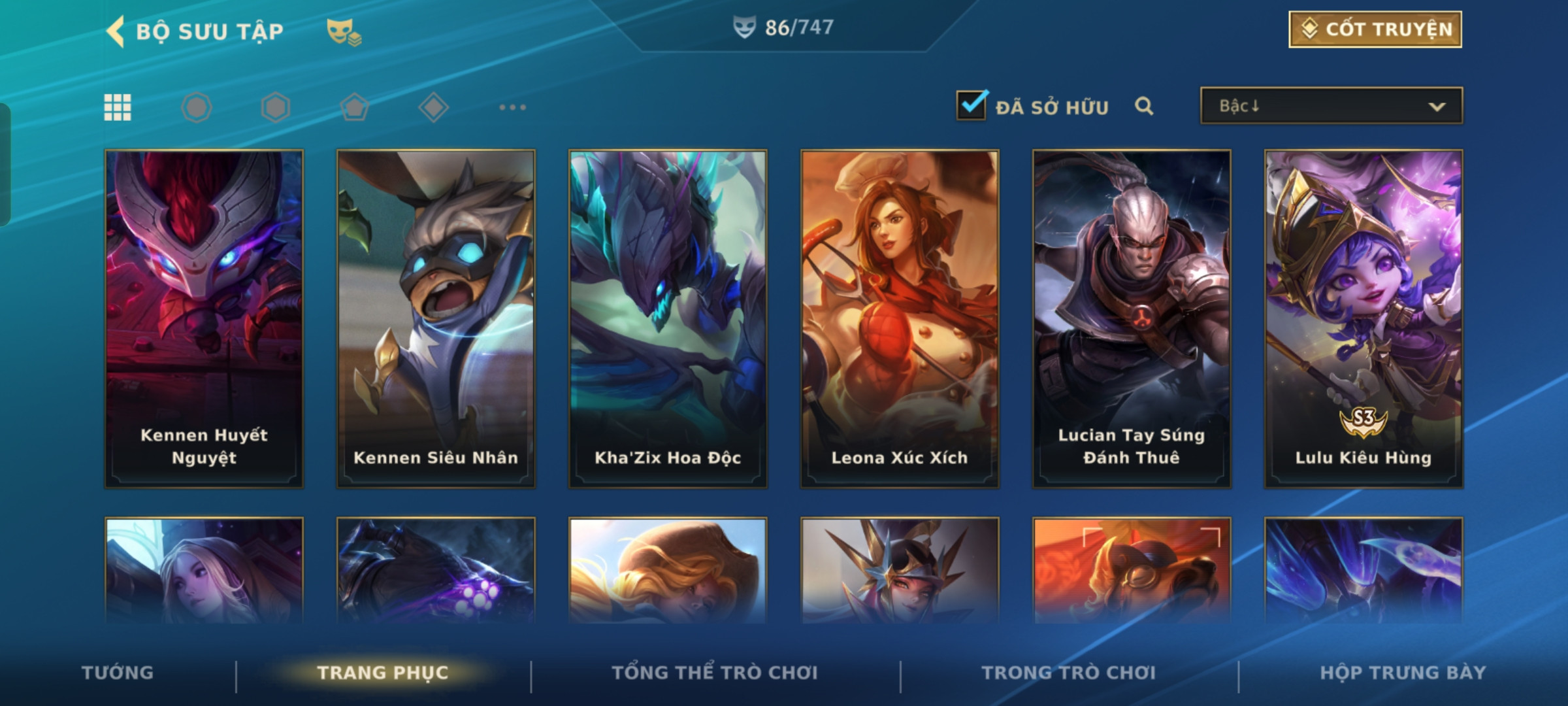Click the Trang Phục tab
The image size is (1568, 706).
(x=383, y=673)
